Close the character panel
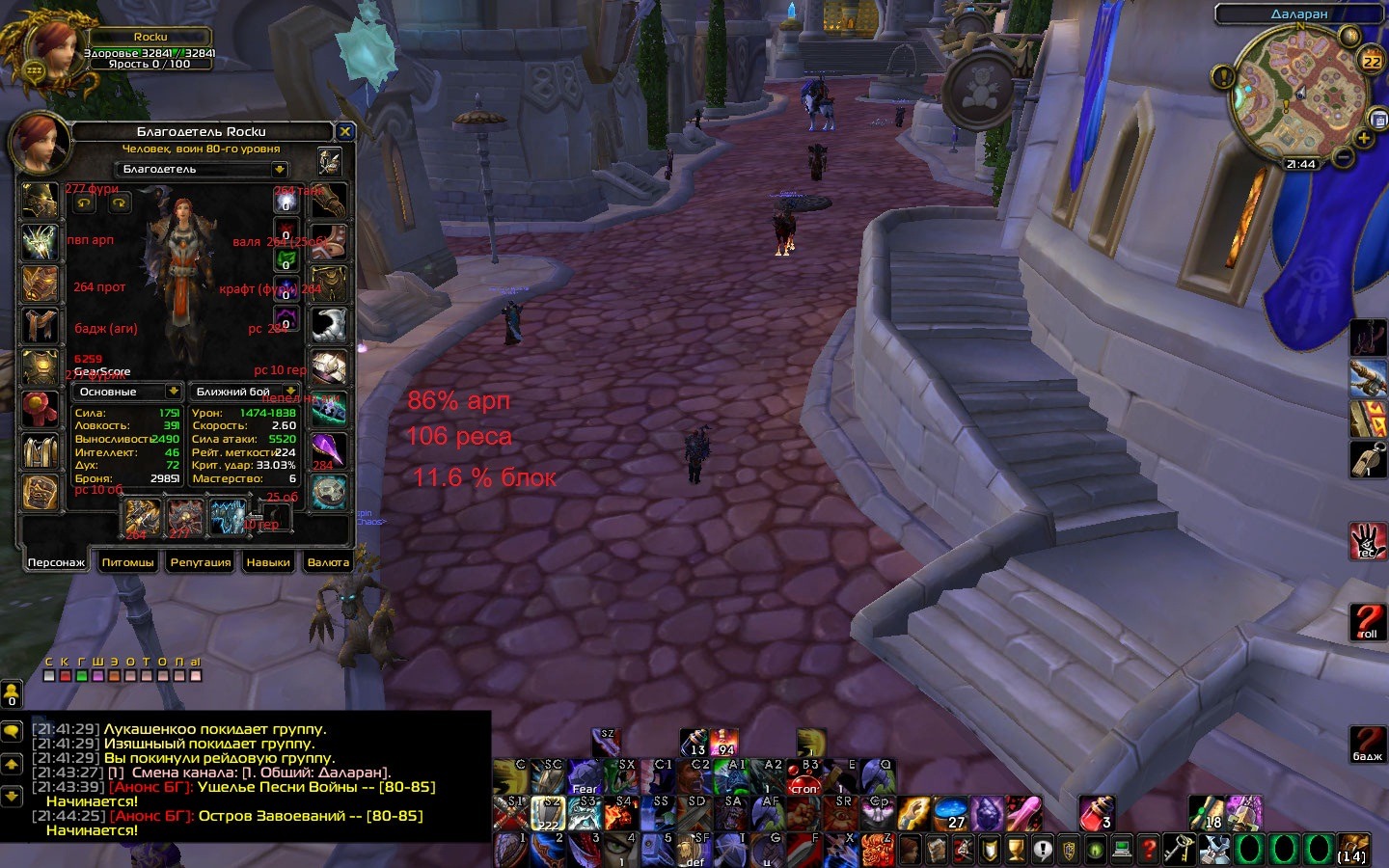Image resolution: width=1389 pixels, height=868 pixels. click(x=344, y=131)
